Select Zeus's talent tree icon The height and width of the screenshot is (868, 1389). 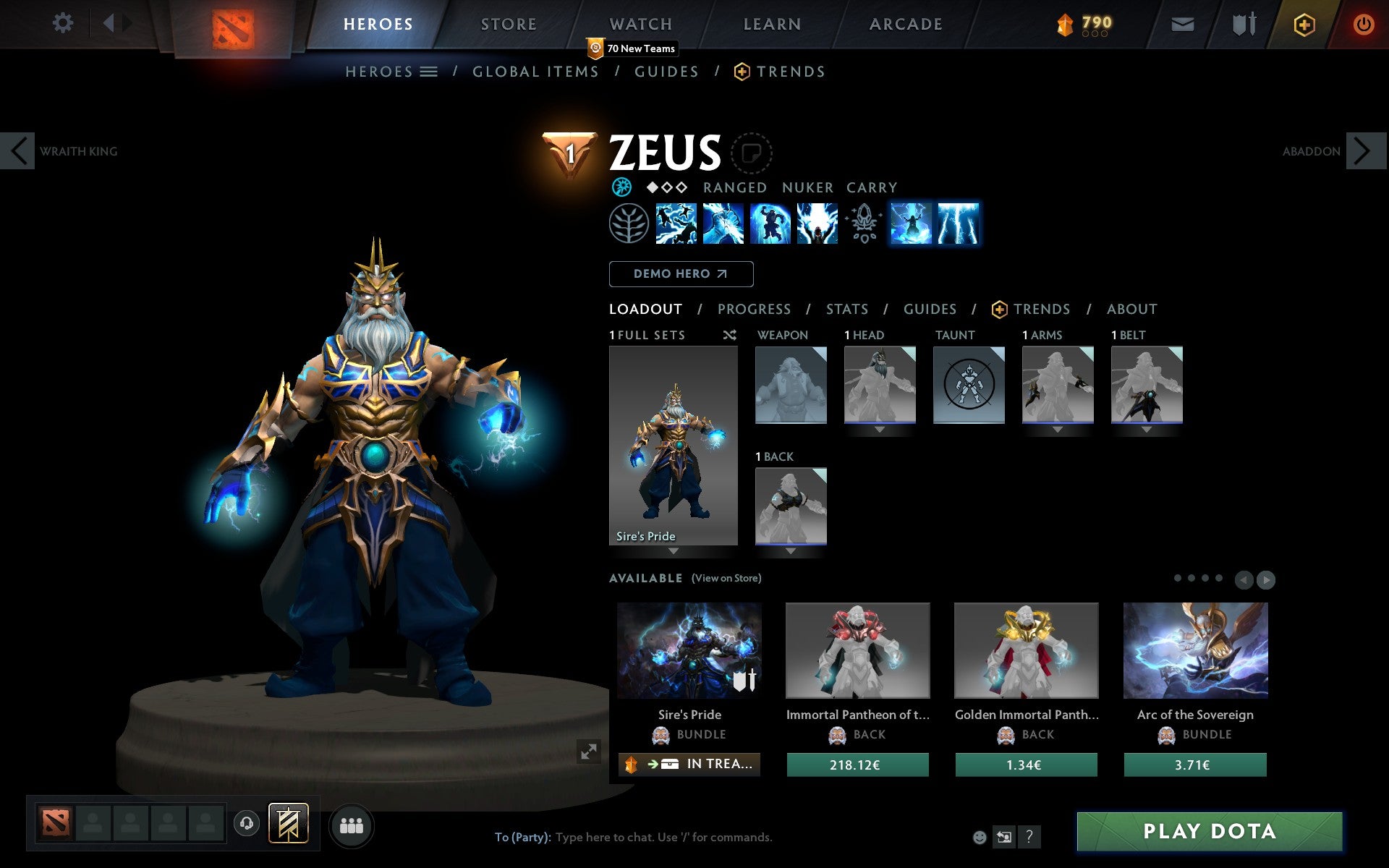tap(629, 224)
